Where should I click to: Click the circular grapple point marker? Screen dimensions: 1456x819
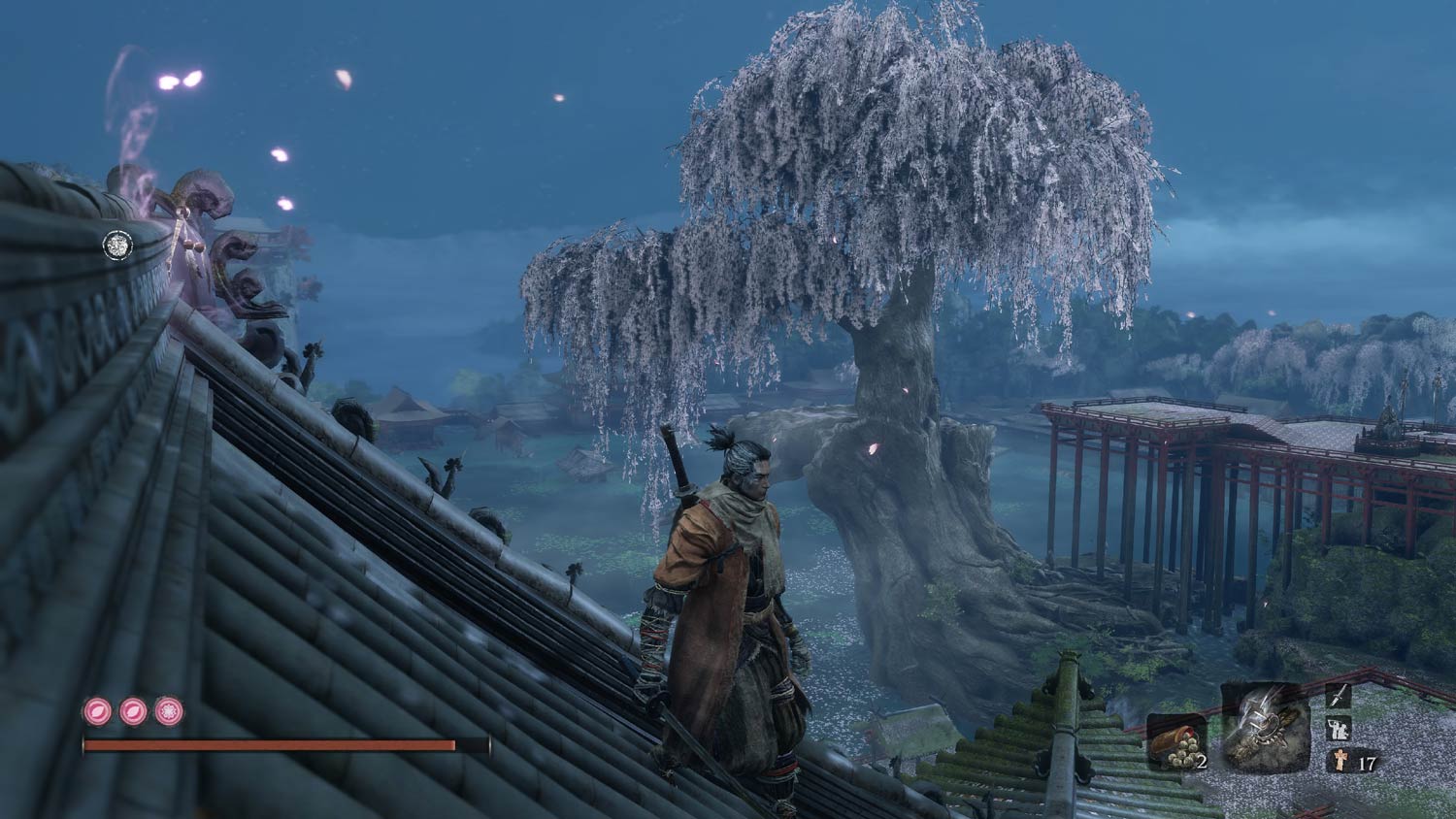pyautogui.click(x=117, y=244)
